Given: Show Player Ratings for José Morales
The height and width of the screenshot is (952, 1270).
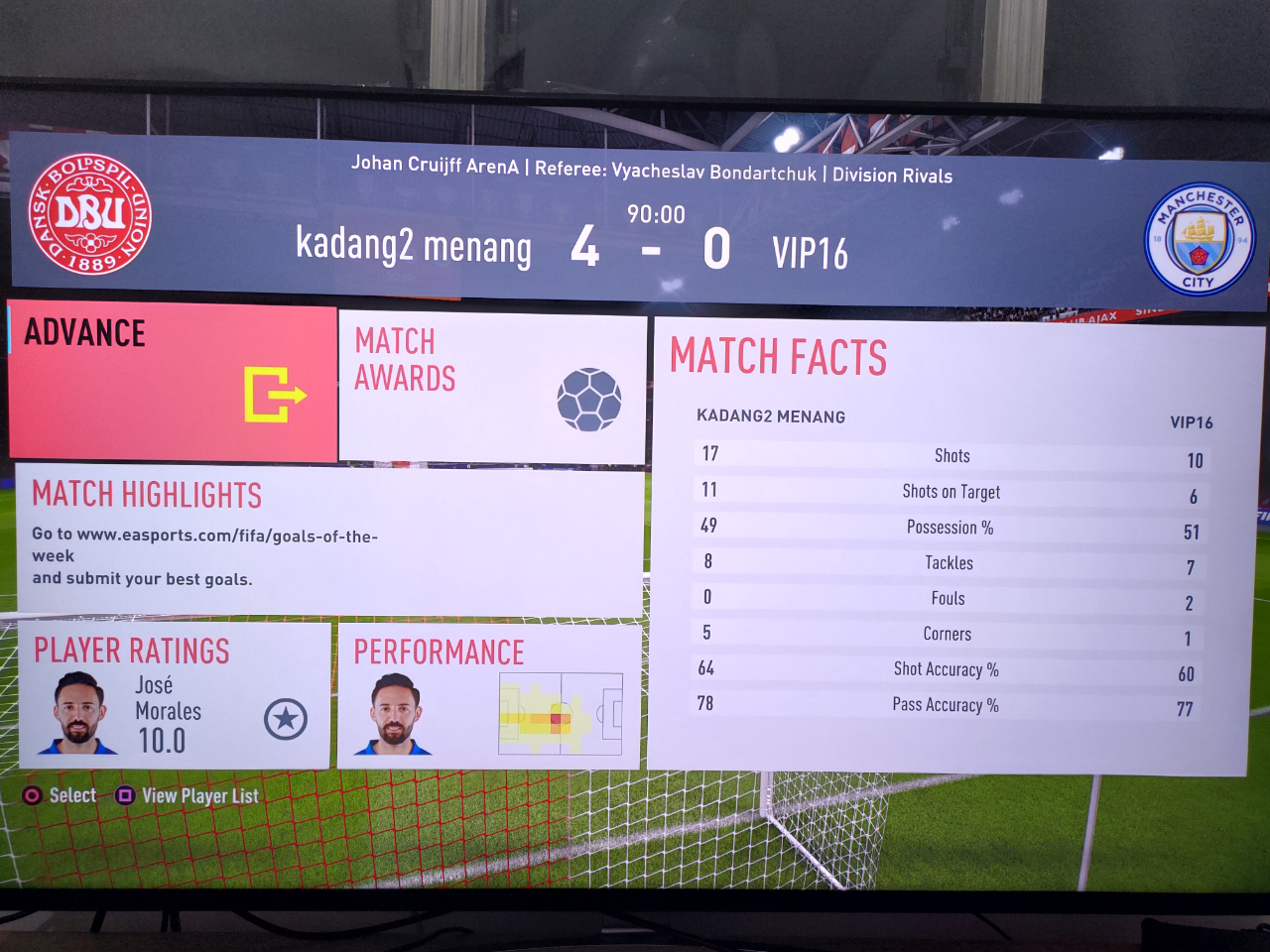Looking at the screenshot, I should coord(175,696).
